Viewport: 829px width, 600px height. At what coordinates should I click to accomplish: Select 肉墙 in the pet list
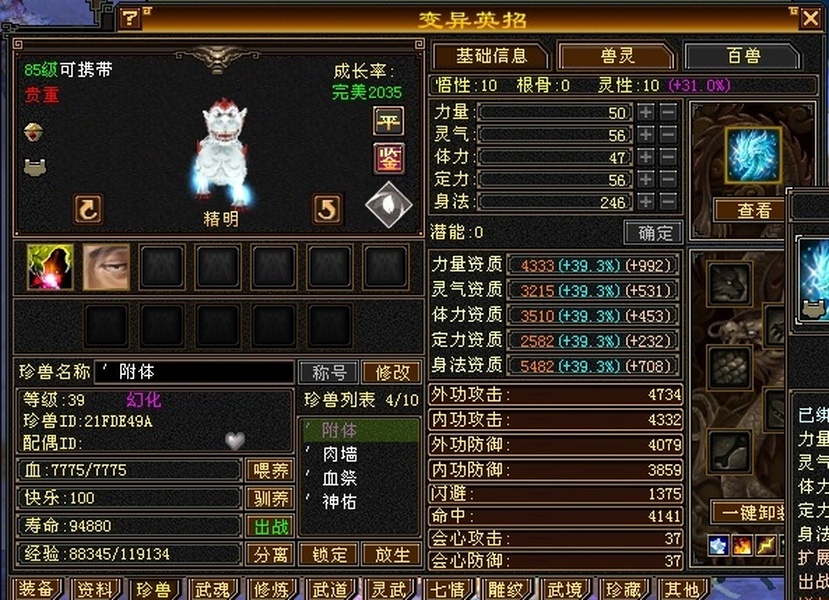point(340,454)
